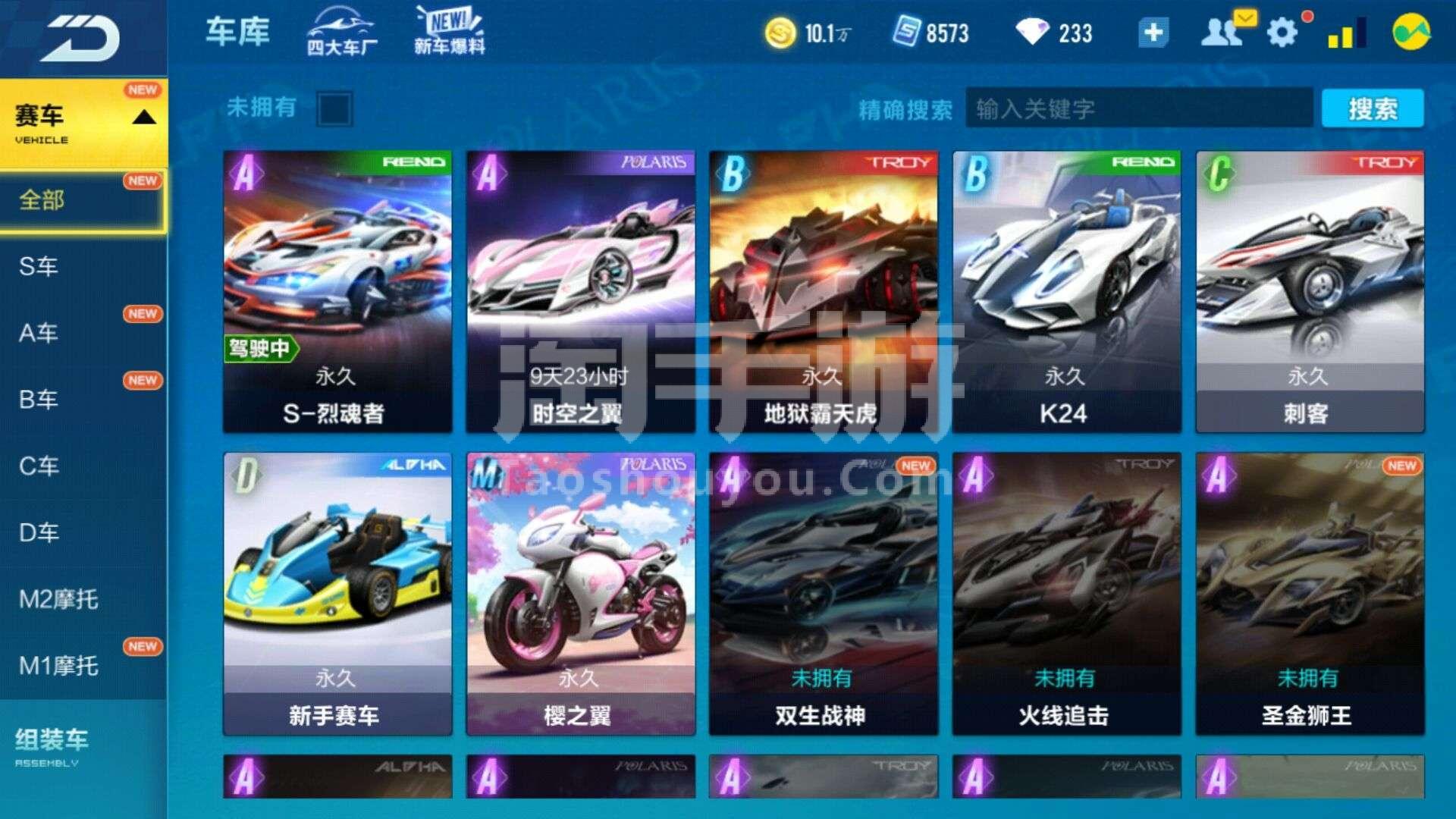Image resolution: width=1456 pixels, height=819 pixels.
Task: Open the friends and mail icon
Action: pos(1222,32)
